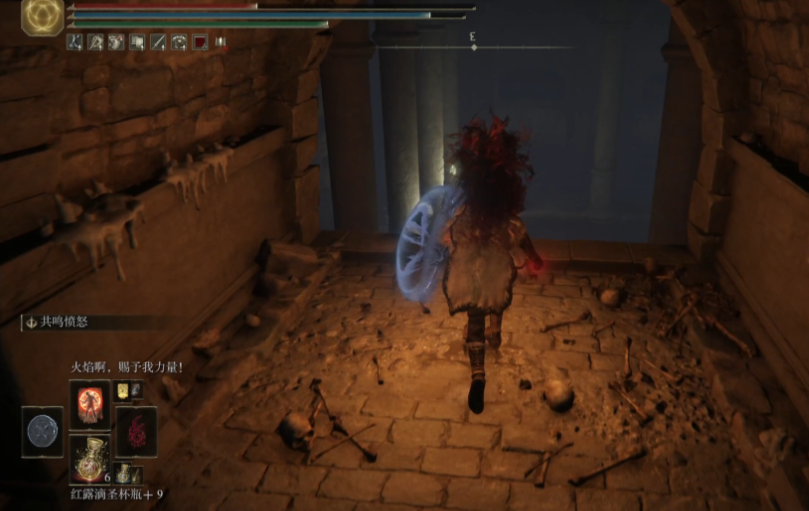Click the sword buff status icon
The image size is (809, 511).
pyautogui.click(x=158, y=42)
